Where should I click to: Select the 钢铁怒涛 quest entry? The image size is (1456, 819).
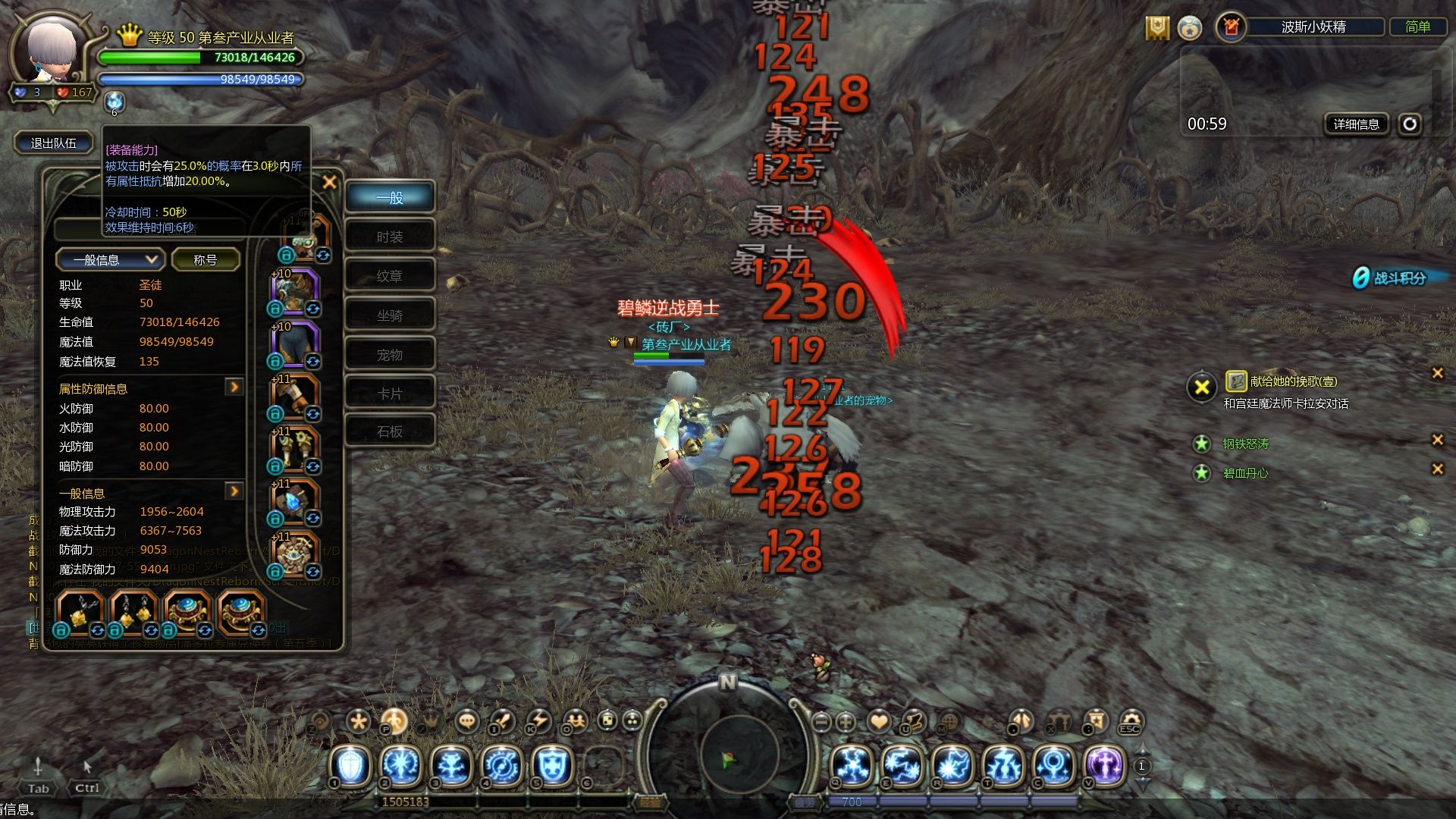(1245, 444)
